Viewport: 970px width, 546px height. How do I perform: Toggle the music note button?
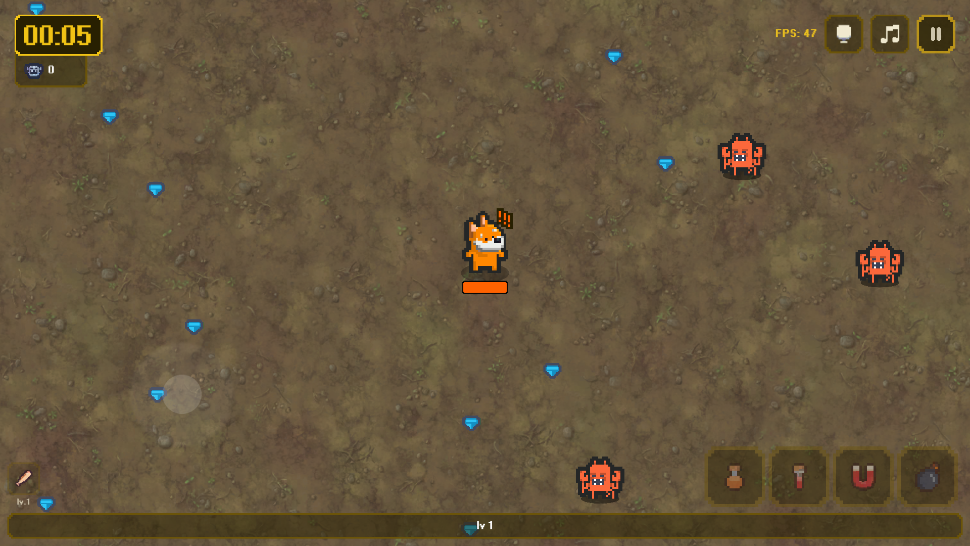[889, 34]
